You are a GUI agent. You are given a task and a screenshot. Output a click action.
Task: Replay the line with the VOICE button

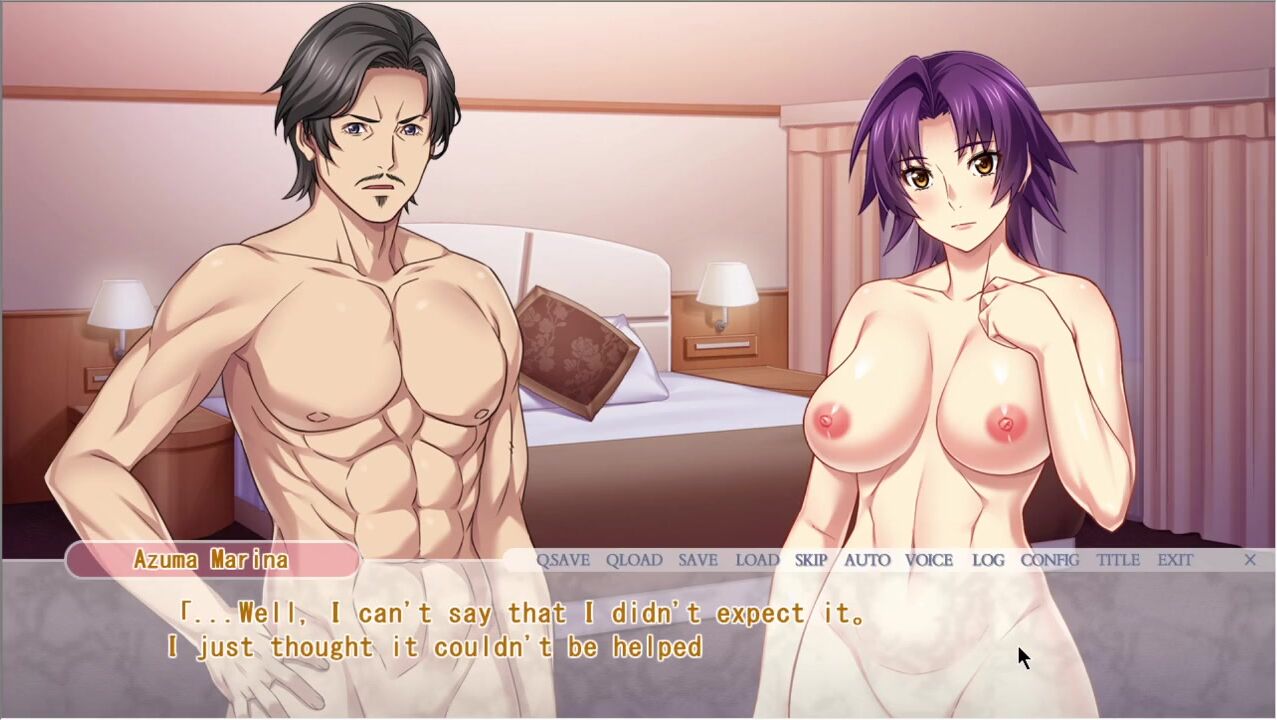click(x=929, y=560)
